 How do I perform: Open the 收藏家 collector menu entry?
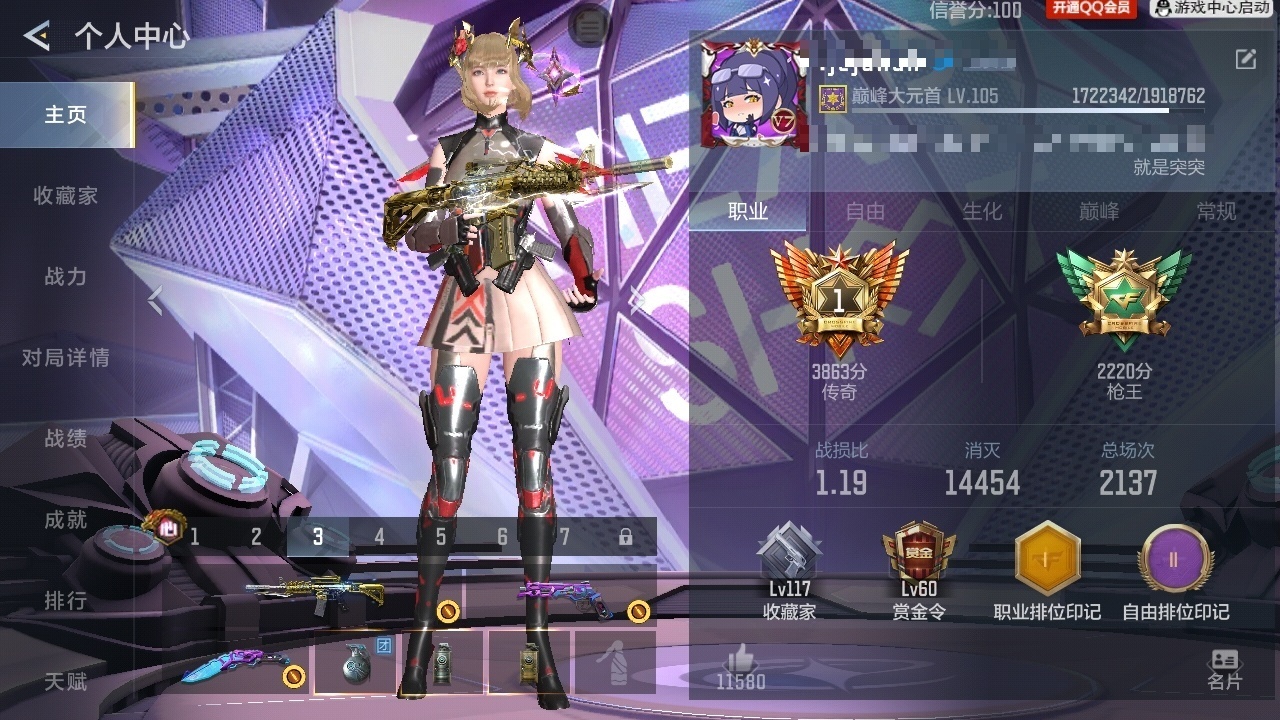coord(66,196)
